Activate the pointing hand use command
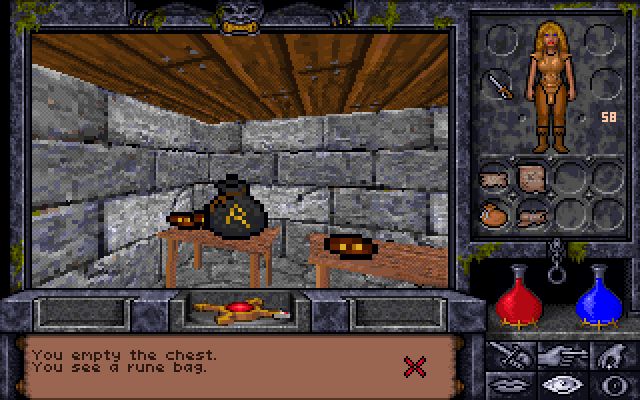Screen dimensions: 640x400 pyautogui.click(x=558, y=353)
